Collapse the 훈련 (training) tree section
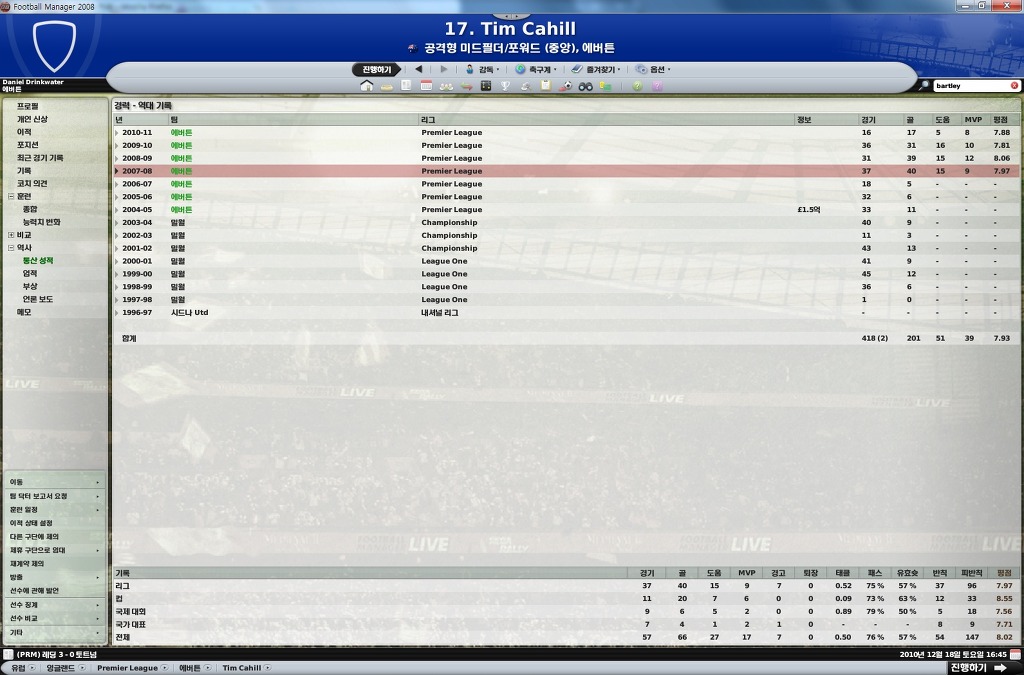This screenshot has height=675, width=1024. tap(11, 197)
